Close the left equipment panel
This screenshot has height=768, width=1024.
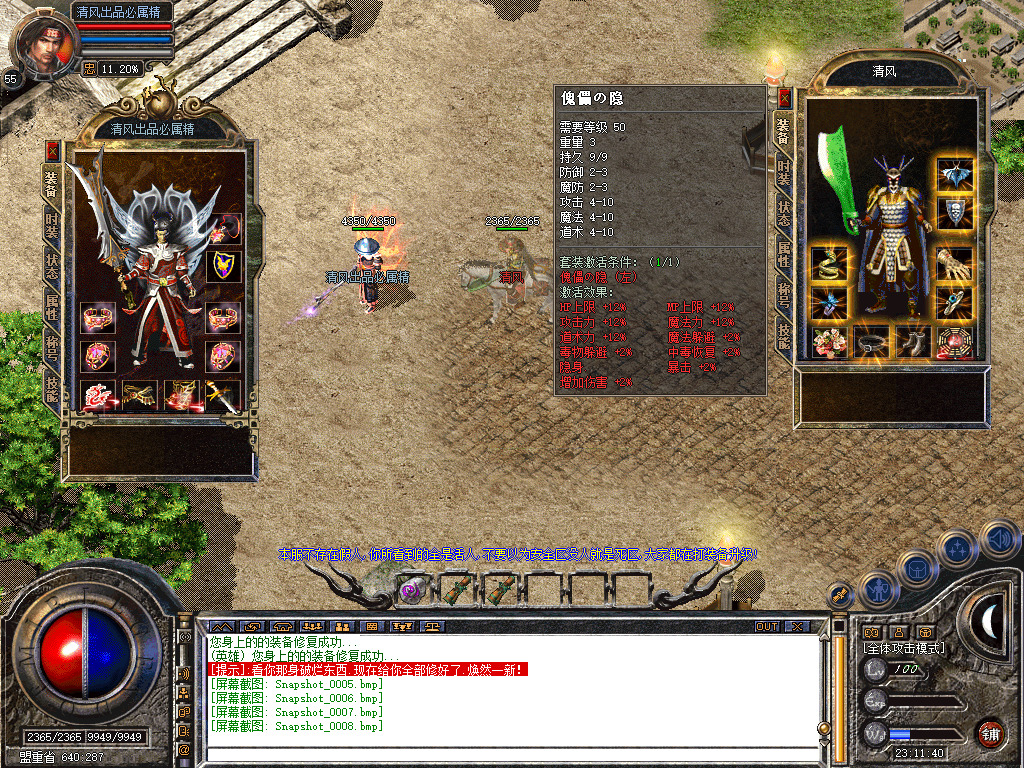click(52, 150)
